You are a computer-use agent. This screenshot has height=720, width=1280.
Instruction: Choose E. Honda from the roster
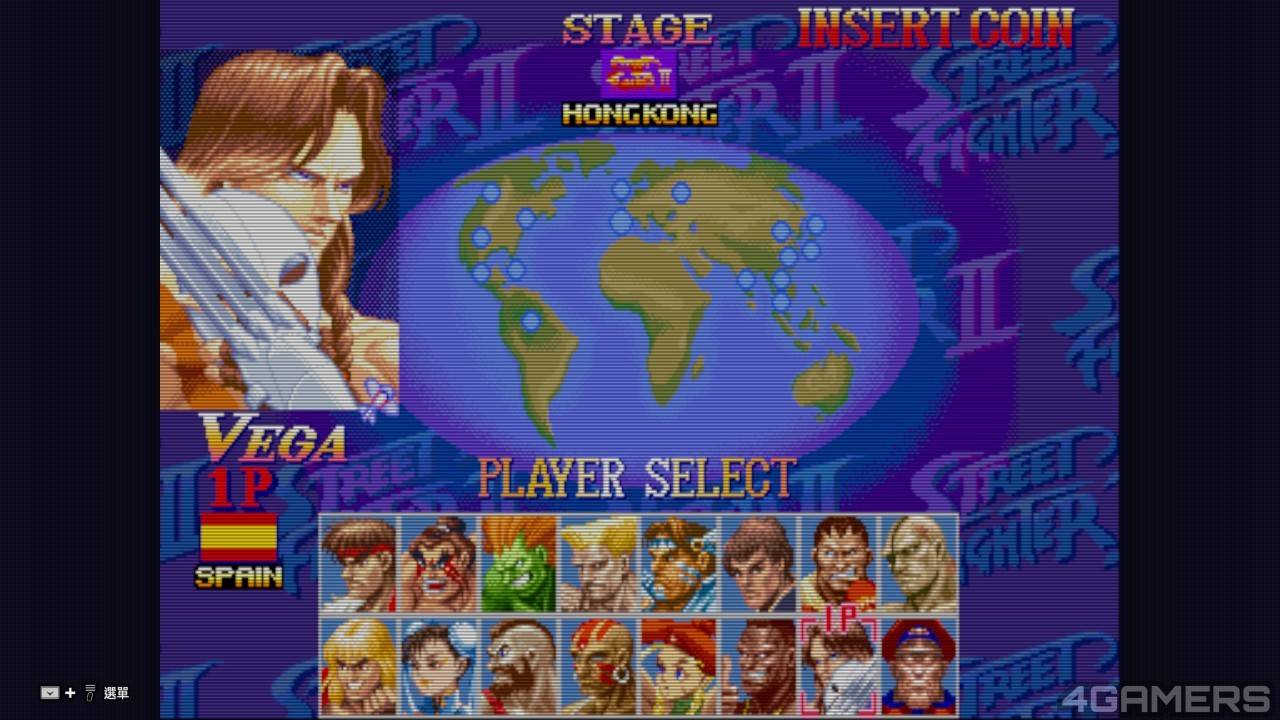point(439,563)
